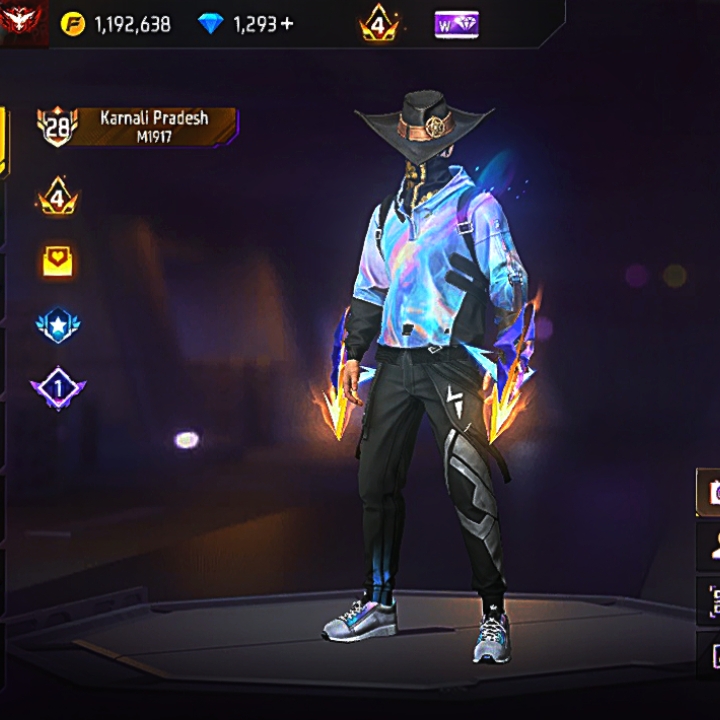Open the Karnali Pradesh player profile banner
The width and height of the screenshot is (720, 720).
[x=154, y=126]
